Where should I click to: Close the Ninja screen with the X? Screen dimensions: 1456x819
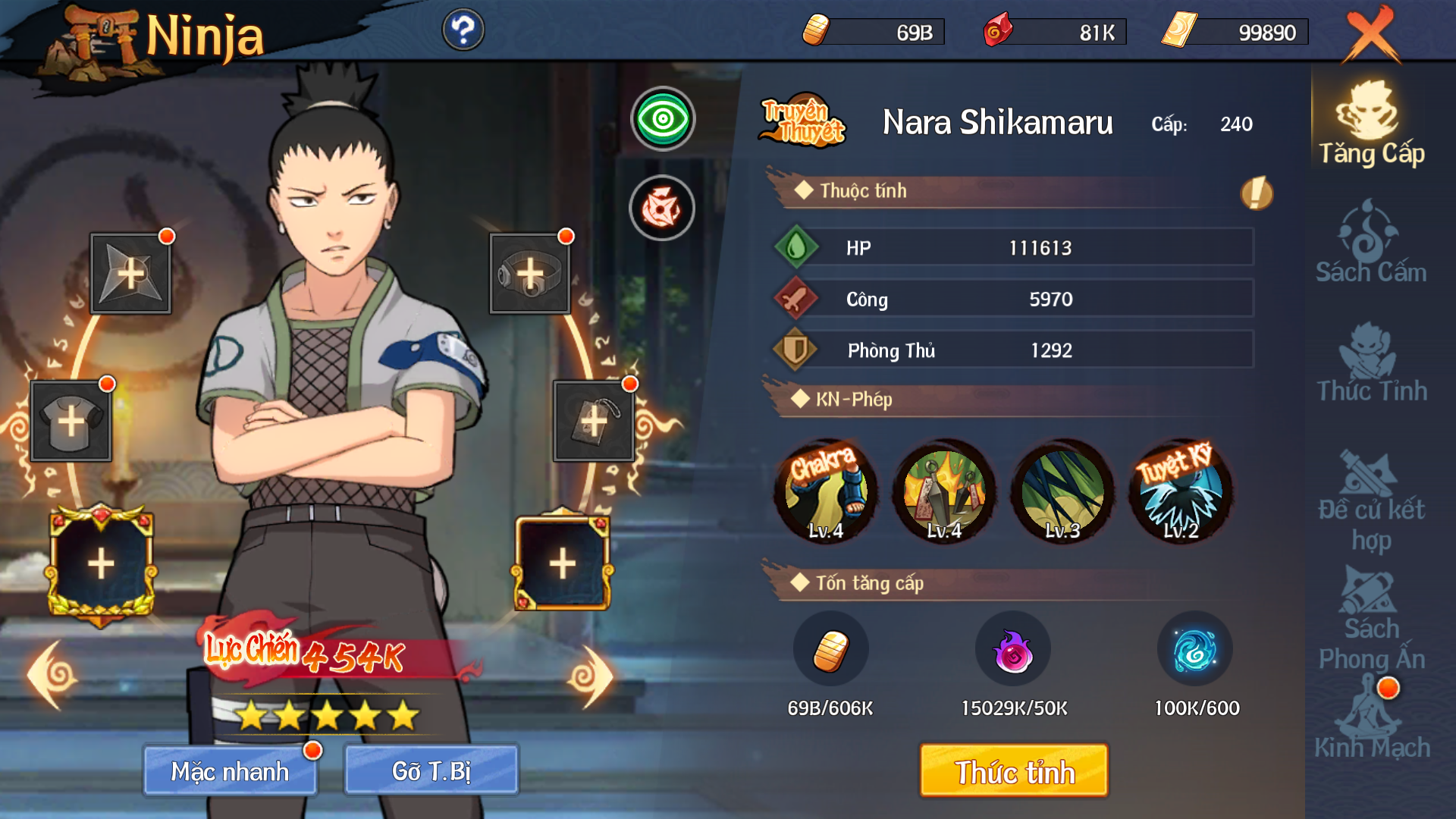point(1371,35)
